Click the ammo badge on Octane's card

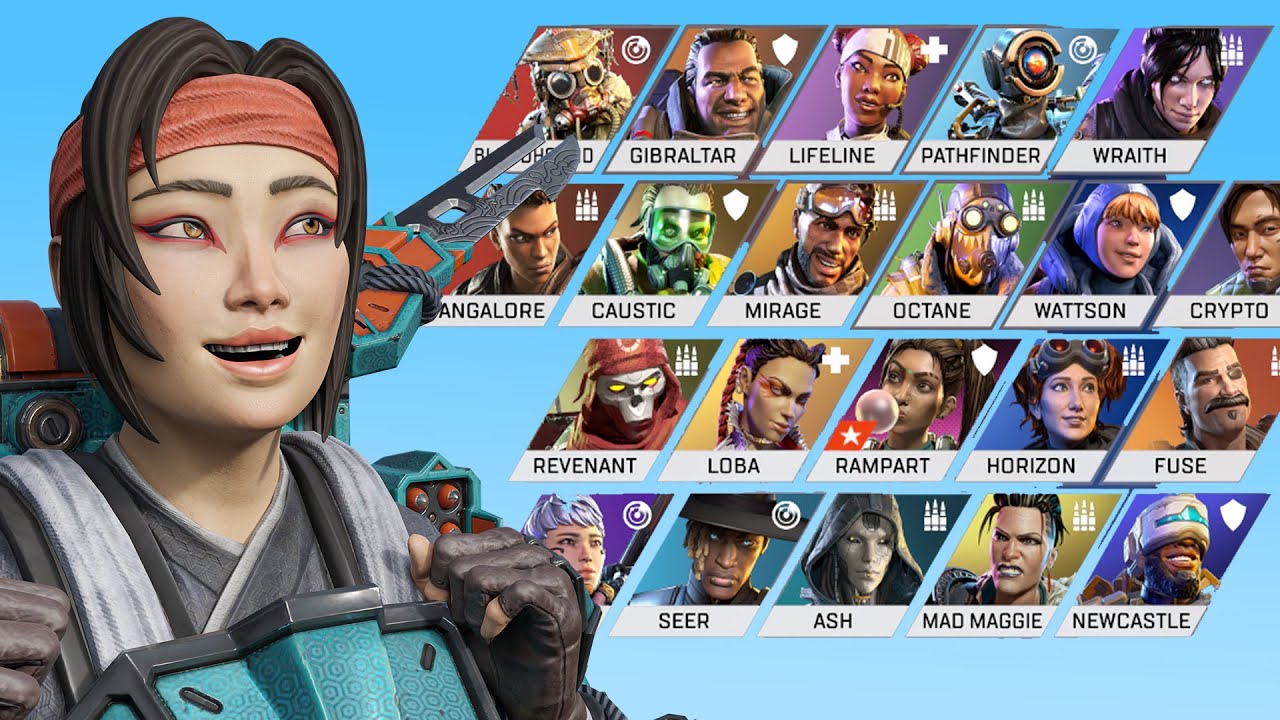(1034, 204)
